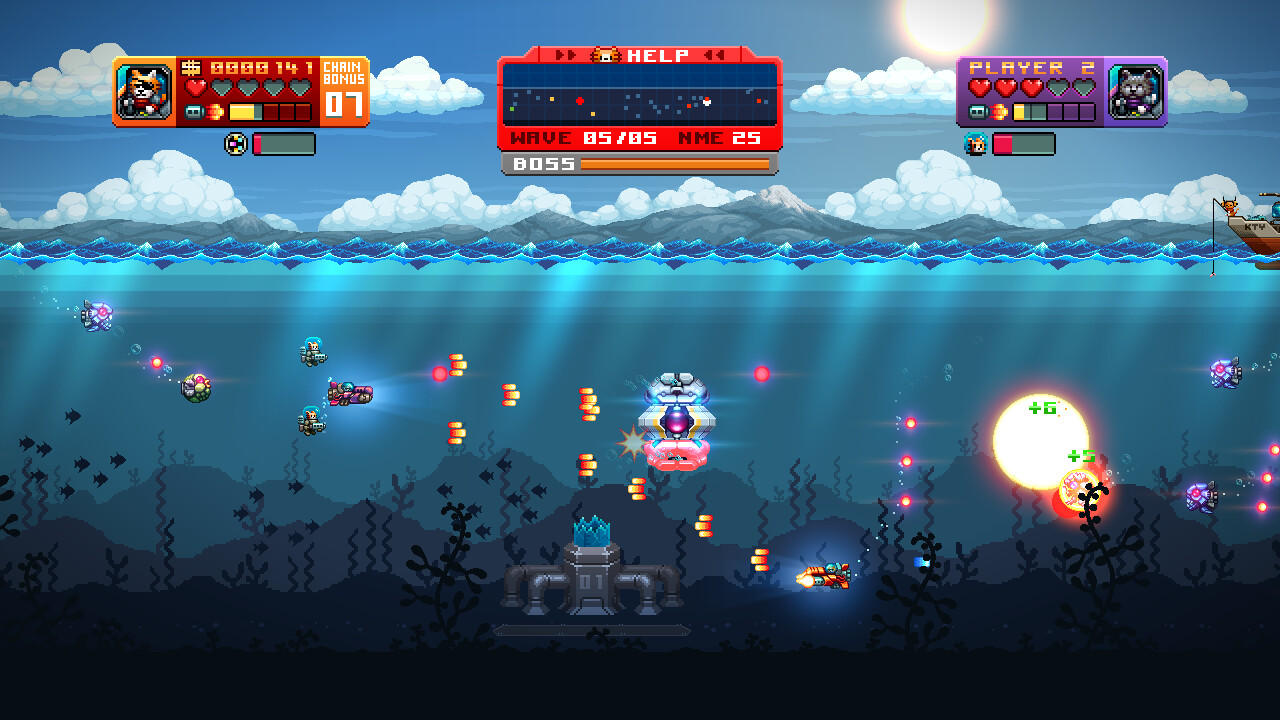Click the NME 25 enemy counter

(x=720, y=137)
